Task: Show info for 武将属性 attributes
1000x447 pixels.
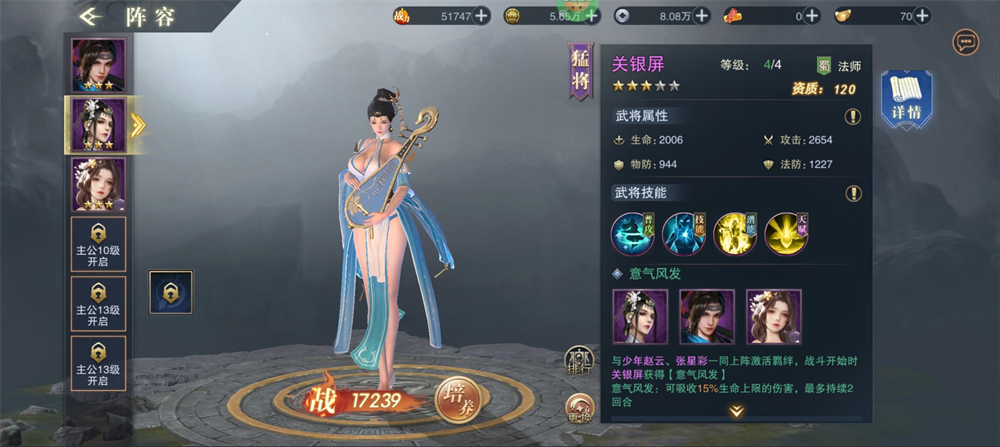Action: 852,116
